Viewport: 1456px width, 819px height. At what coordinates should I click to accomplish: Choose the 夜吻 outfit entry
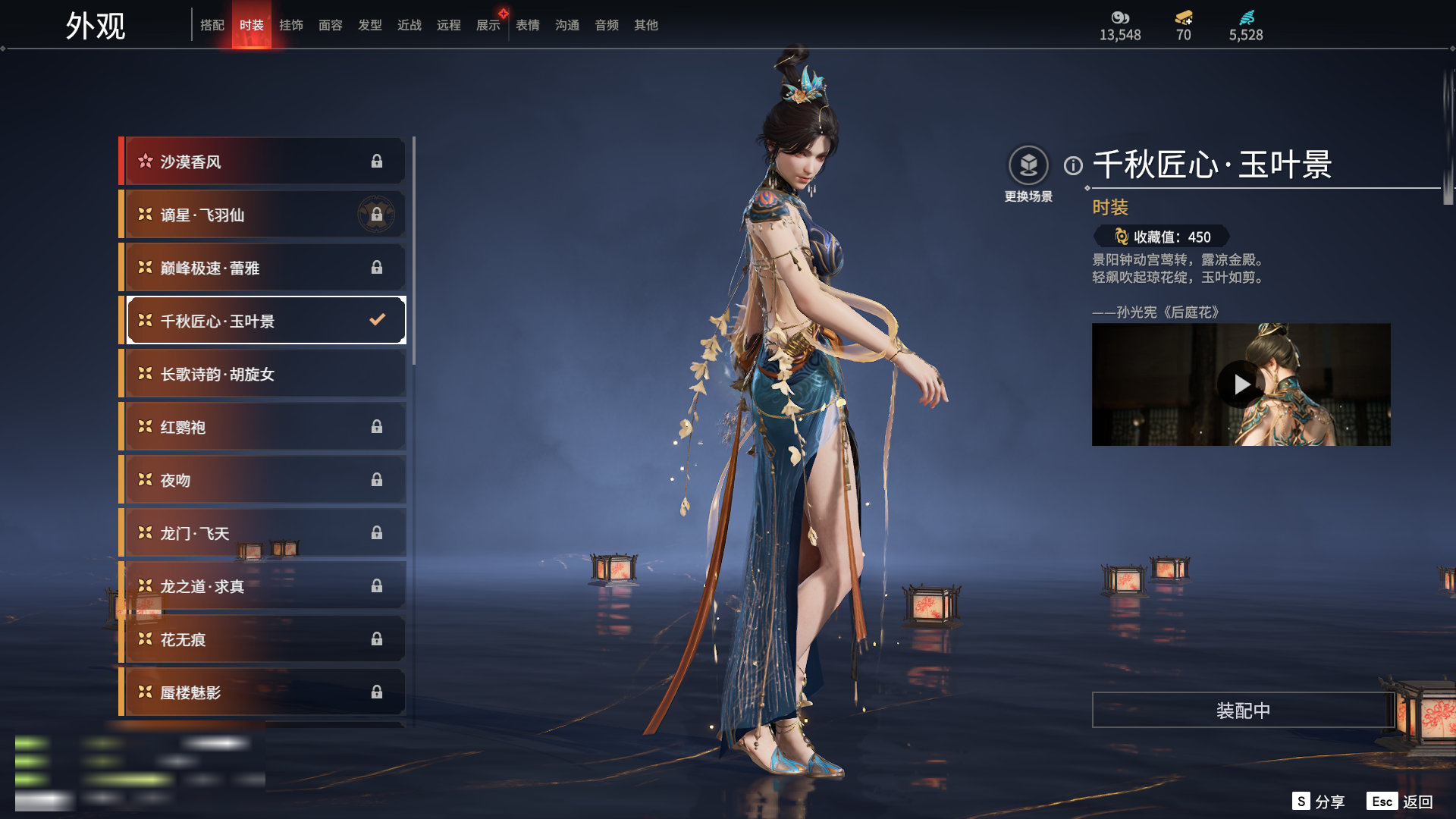coord(262,480)
